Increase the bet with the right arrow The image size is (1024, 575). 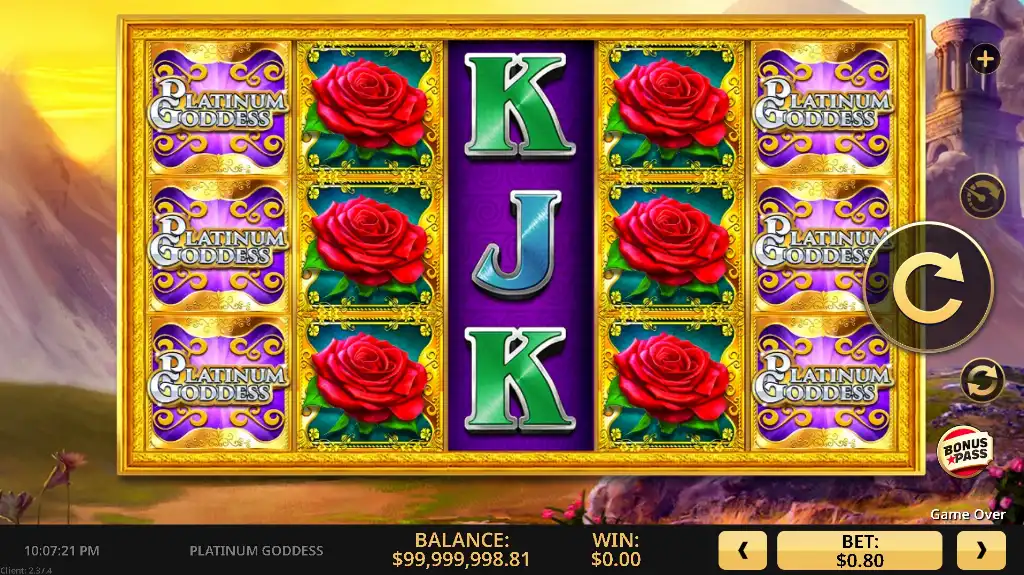pos(980,550)
